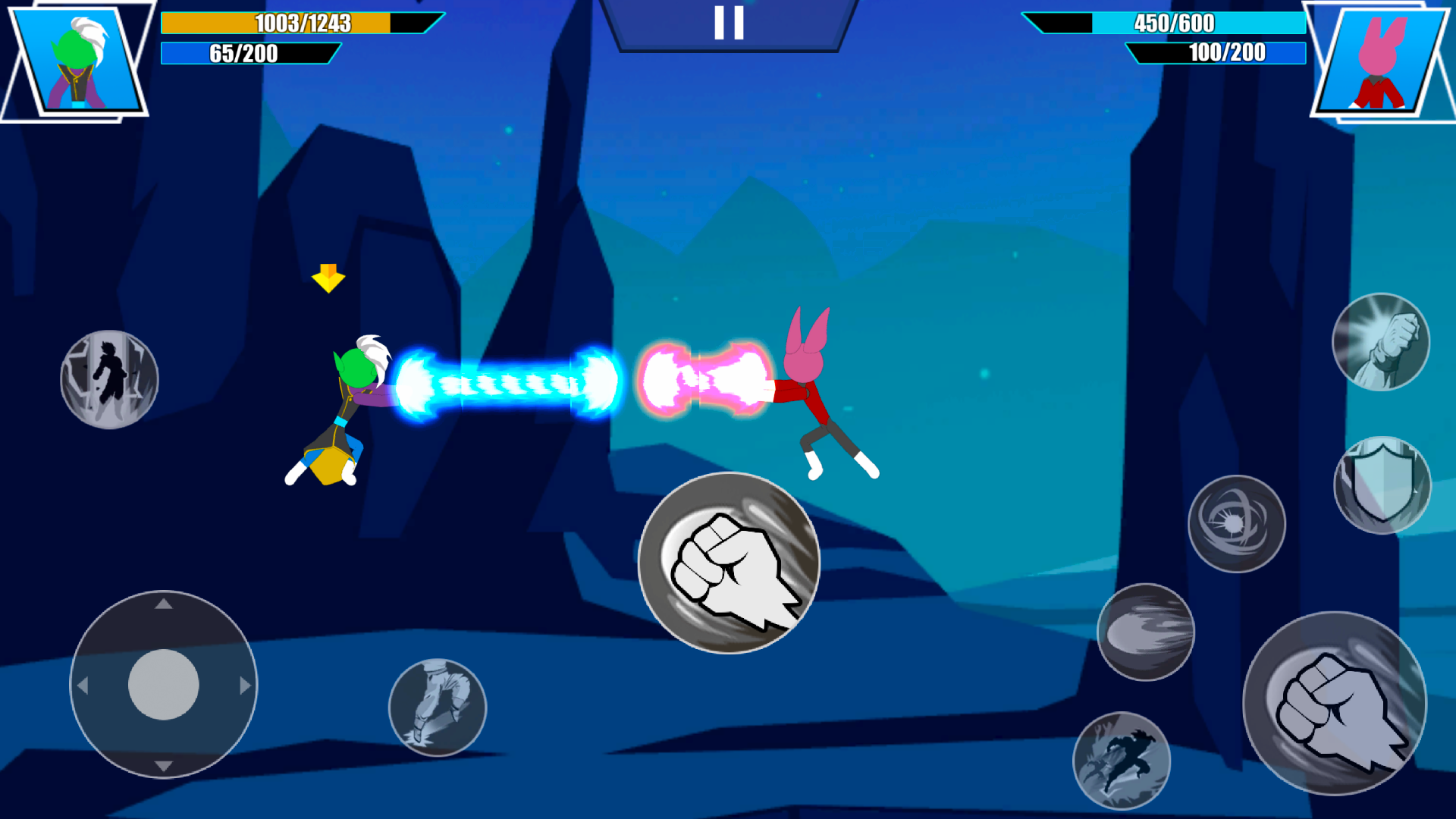This screenshot has width=1456, height=819.
Task: Tap the down arrow on the joystick
Action: [162, 765]
